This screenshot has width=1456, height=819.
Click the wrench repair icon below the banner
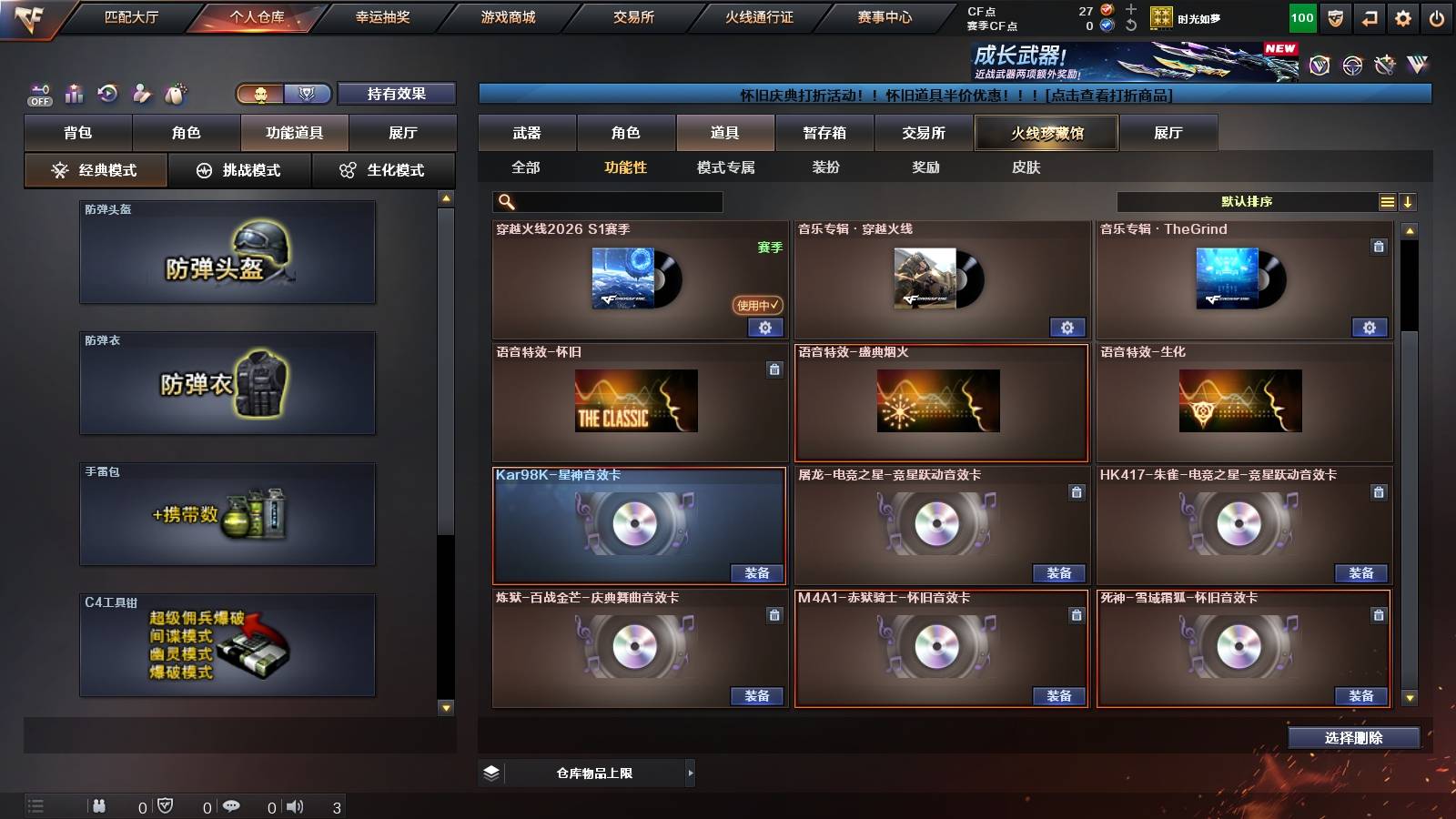click(1384, 64)
